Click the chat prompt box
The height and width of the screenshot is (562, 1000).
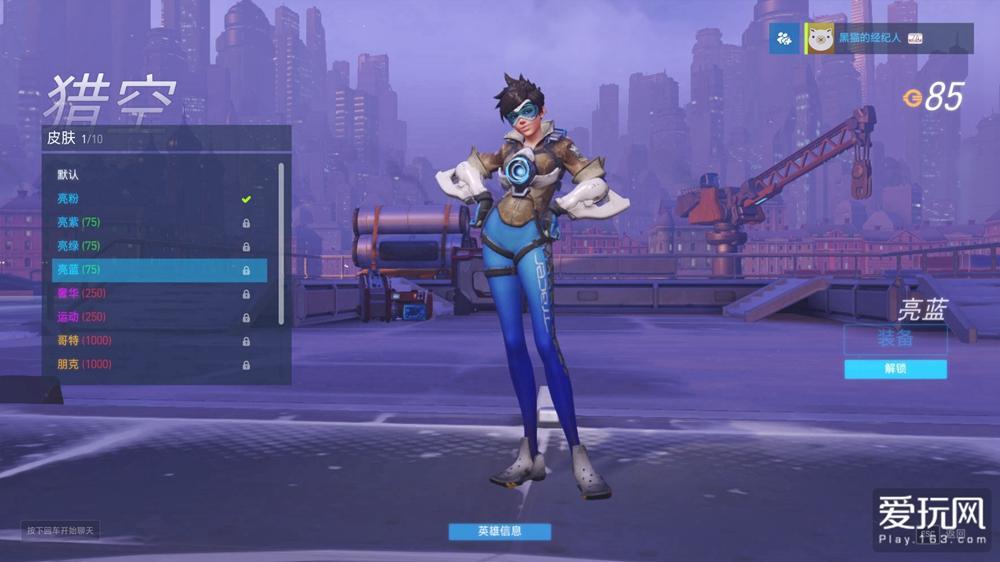[61, 530]
